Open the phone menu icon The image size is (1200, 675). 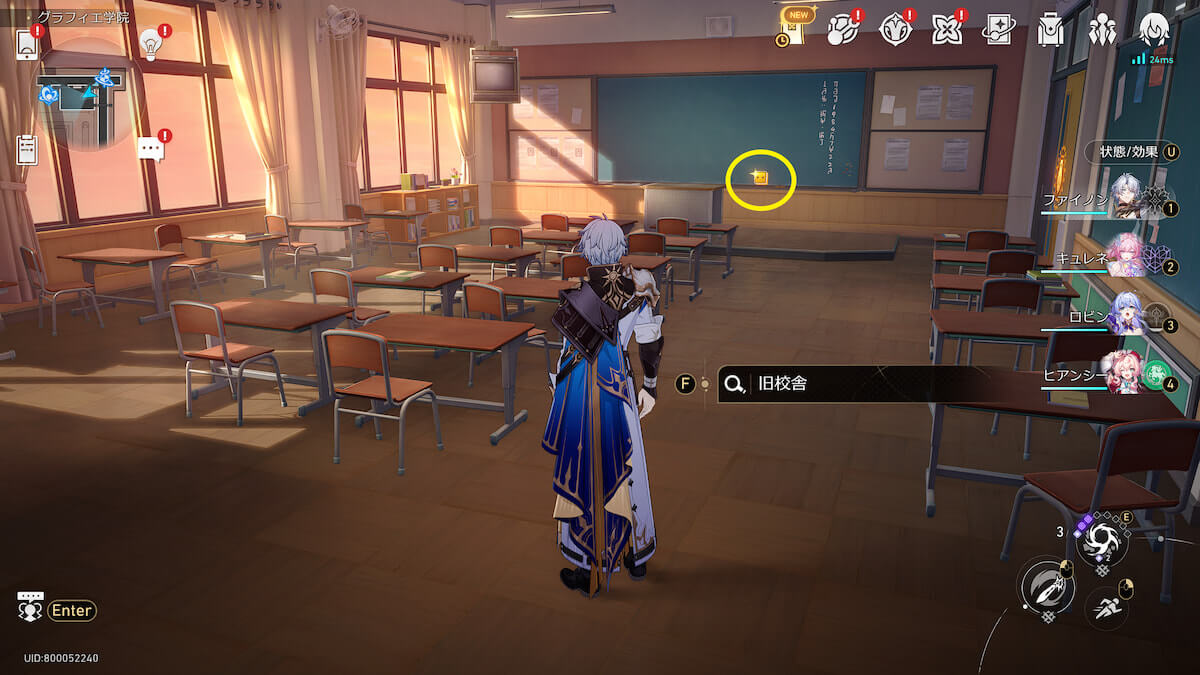(x=27, y=43)
